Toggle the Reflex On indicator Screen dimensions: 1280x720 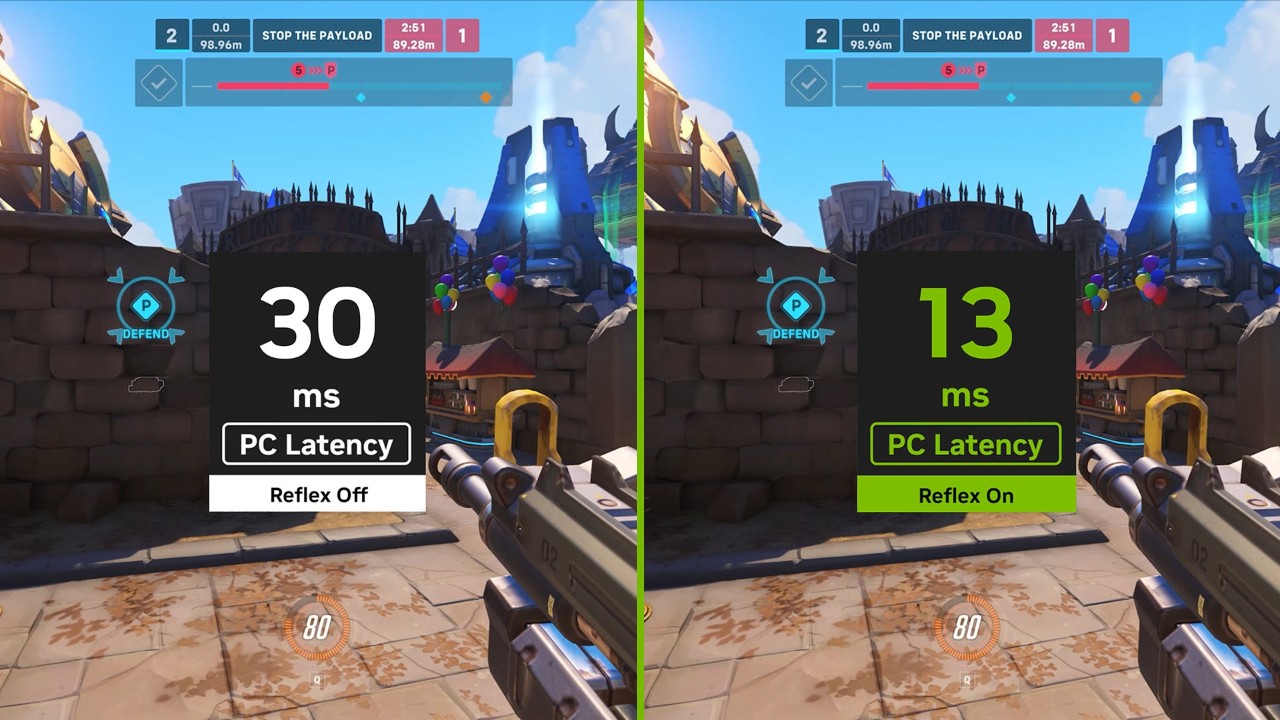(965, 495)
